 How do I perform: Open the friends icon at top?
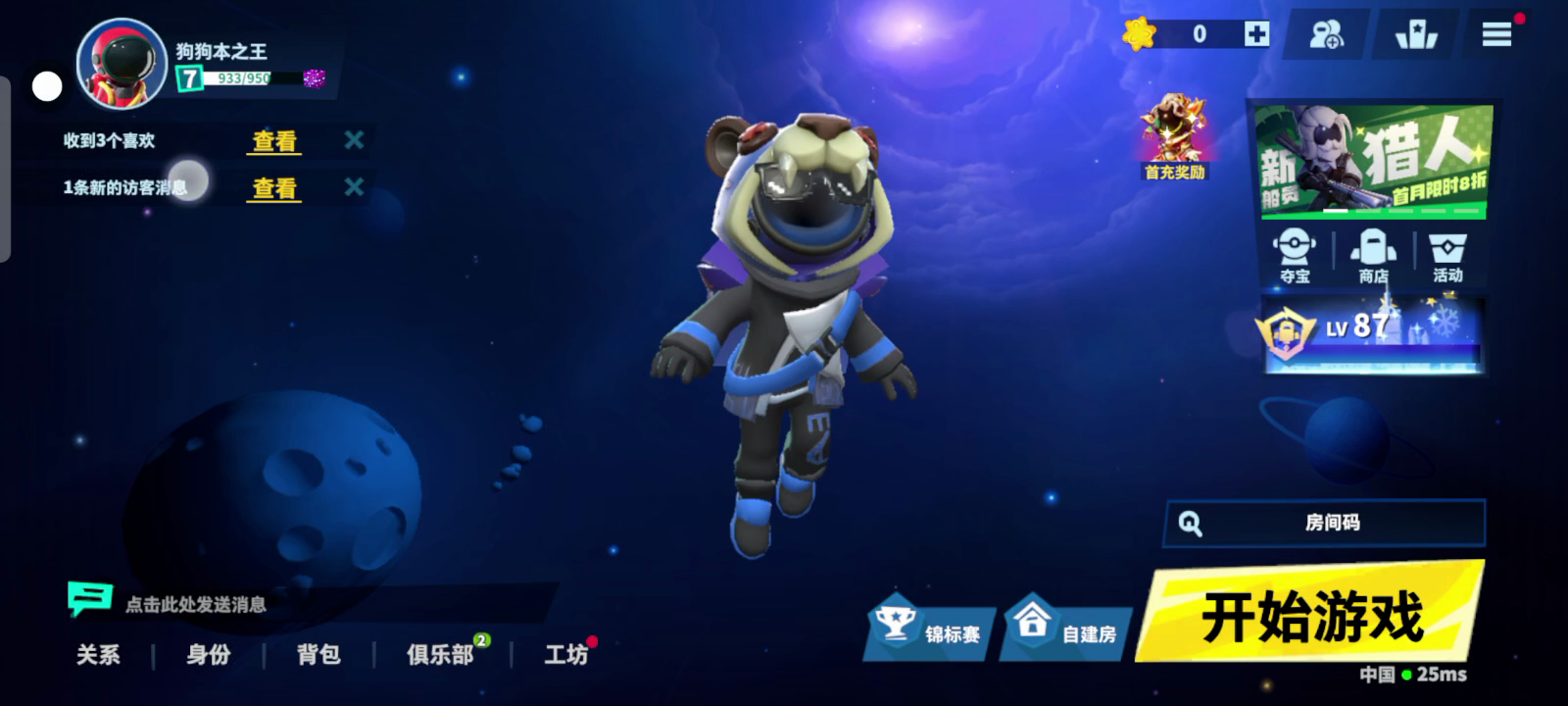point(1327,35)
